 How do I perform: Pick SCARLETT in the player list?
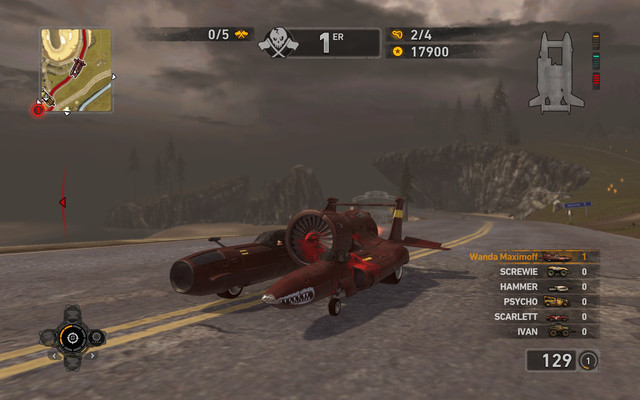tap(530, 316)
